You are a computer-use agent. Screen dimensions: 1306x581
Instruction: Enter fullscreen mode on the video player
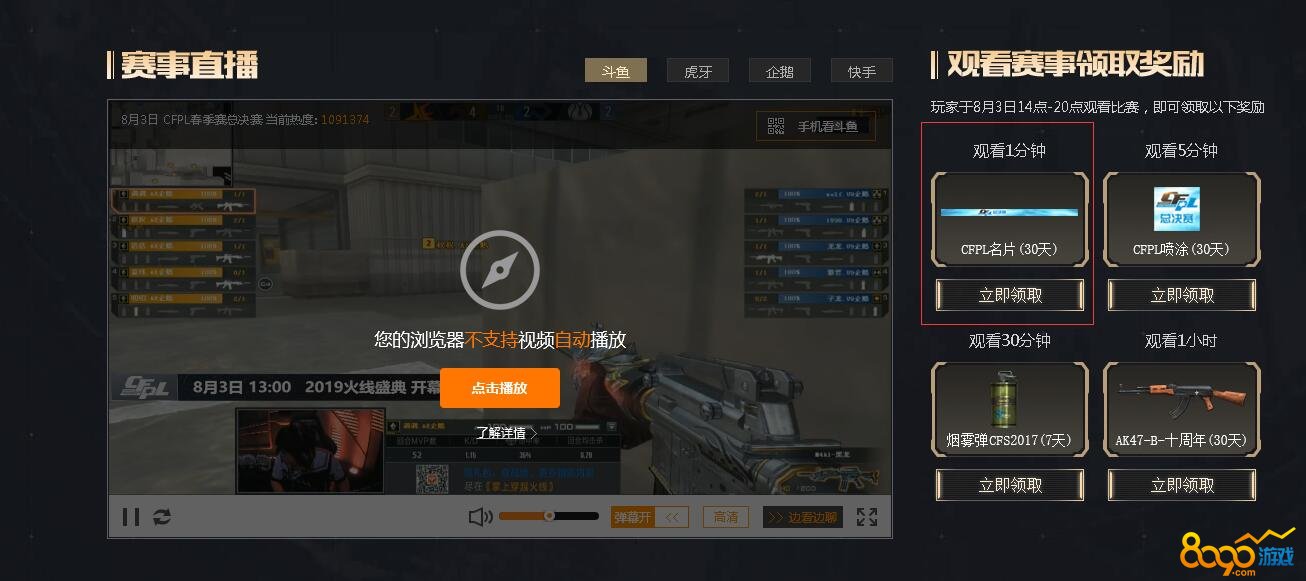[x=867, y=517]
